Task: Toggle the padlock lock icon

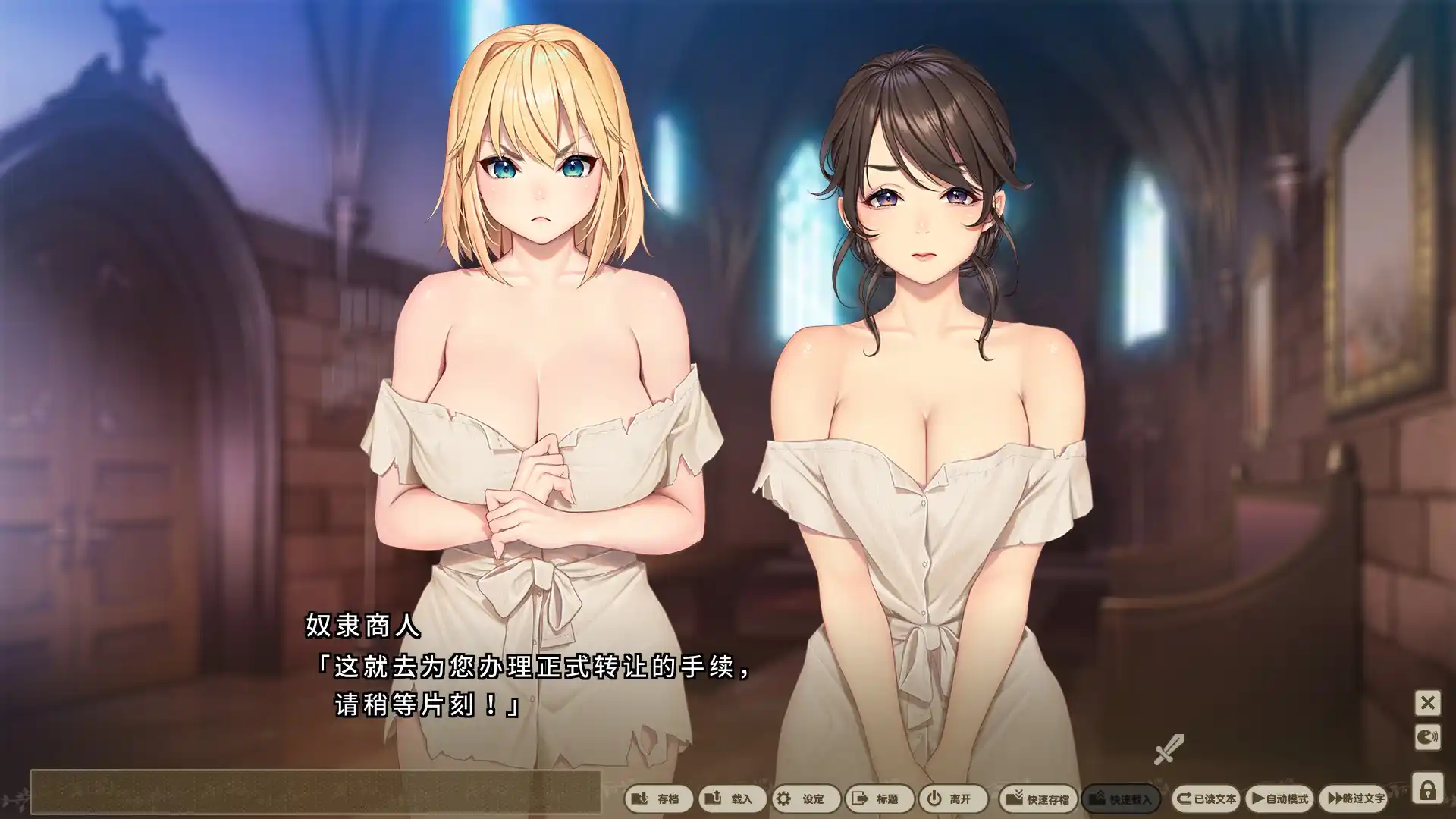Action: coord(1427,790)
